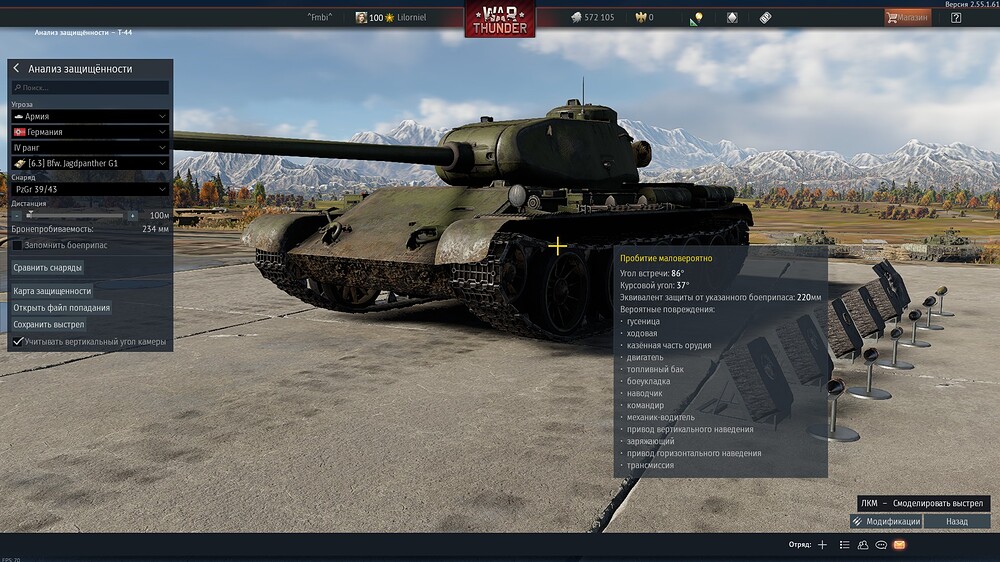Click the Сохранить выстрел button
1000x562 pixels.
coord(49,325)
